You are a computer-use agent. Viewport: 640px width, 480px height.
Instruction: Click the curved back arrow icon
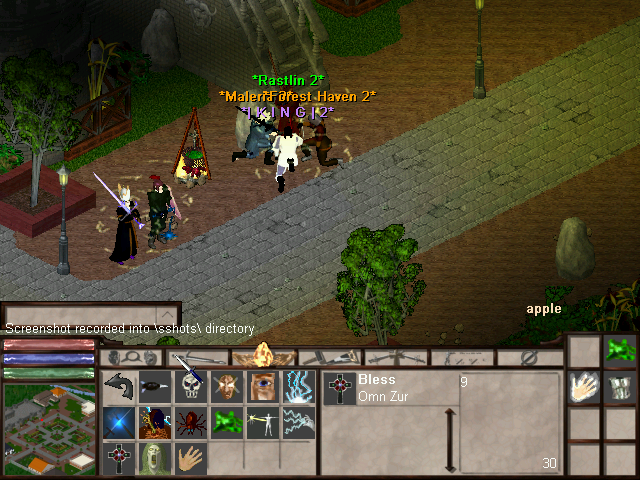tap(119, 386)
